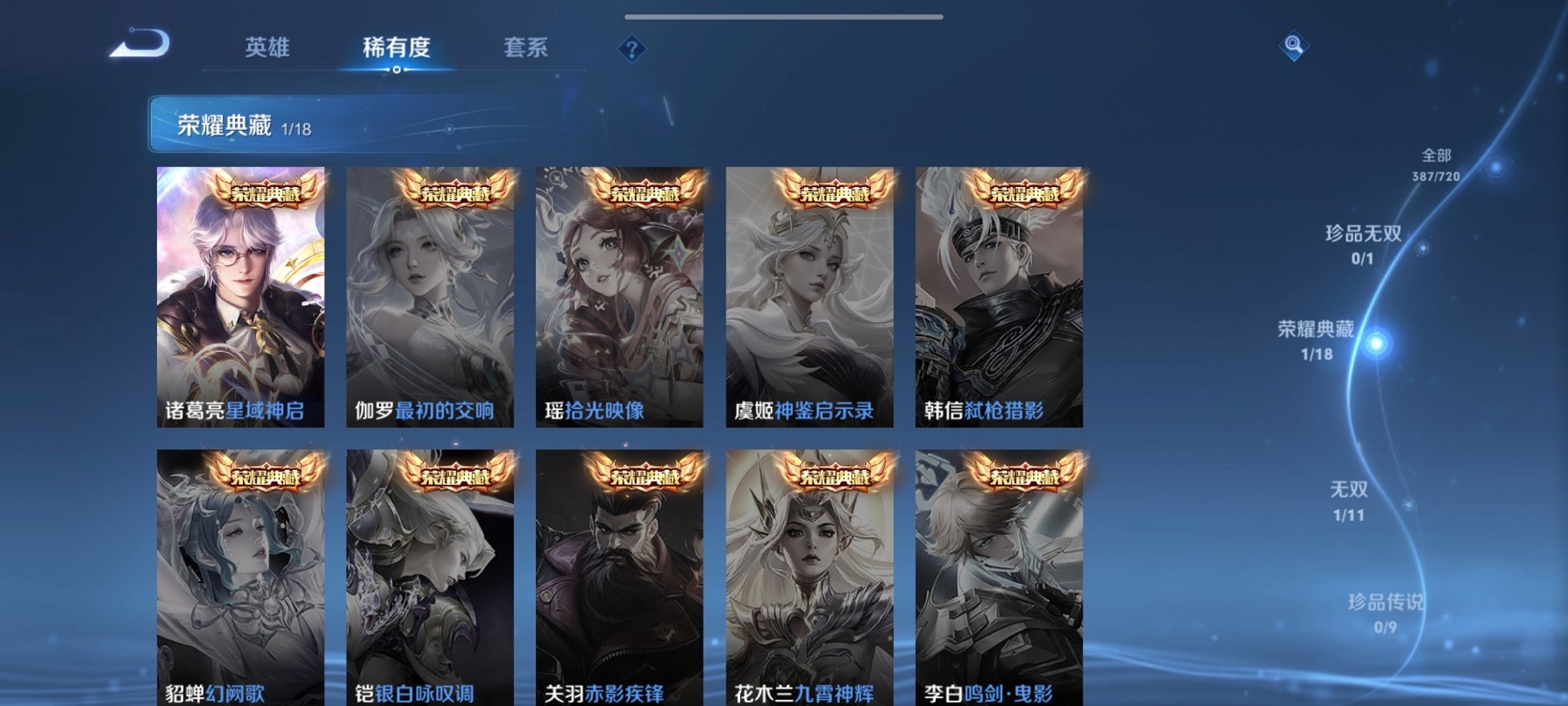Switch to the 英雄 tab
The height and width of the screenshot is (706, 1568).
pyautogui.click(x=267, y=48)
